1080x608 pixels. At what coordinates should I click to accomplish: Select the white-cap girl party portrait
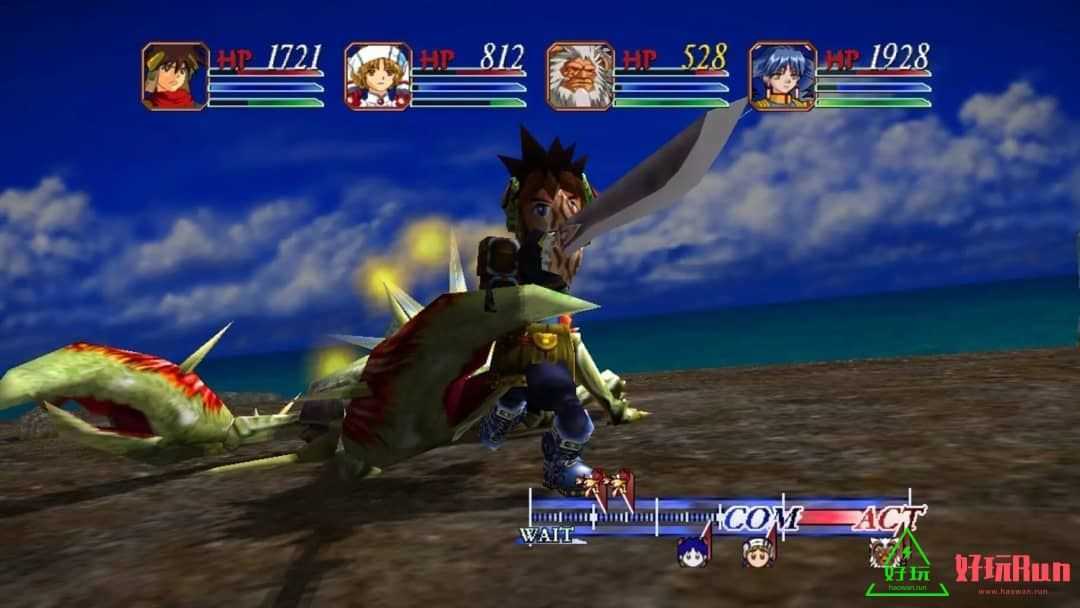pyautogui.click(x=378, y=76)
